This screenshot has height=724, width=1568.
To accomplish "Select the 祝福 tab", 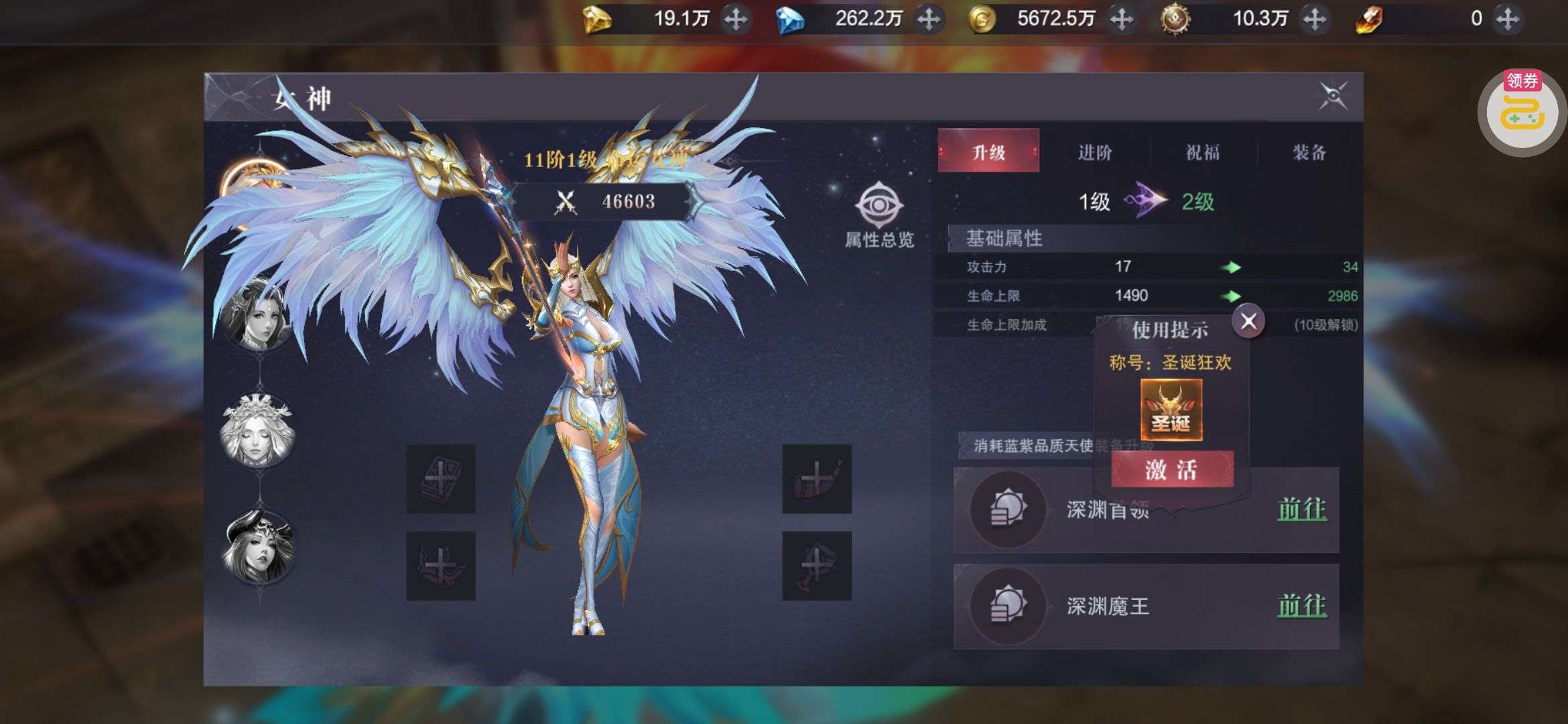I will (1203, 152).
